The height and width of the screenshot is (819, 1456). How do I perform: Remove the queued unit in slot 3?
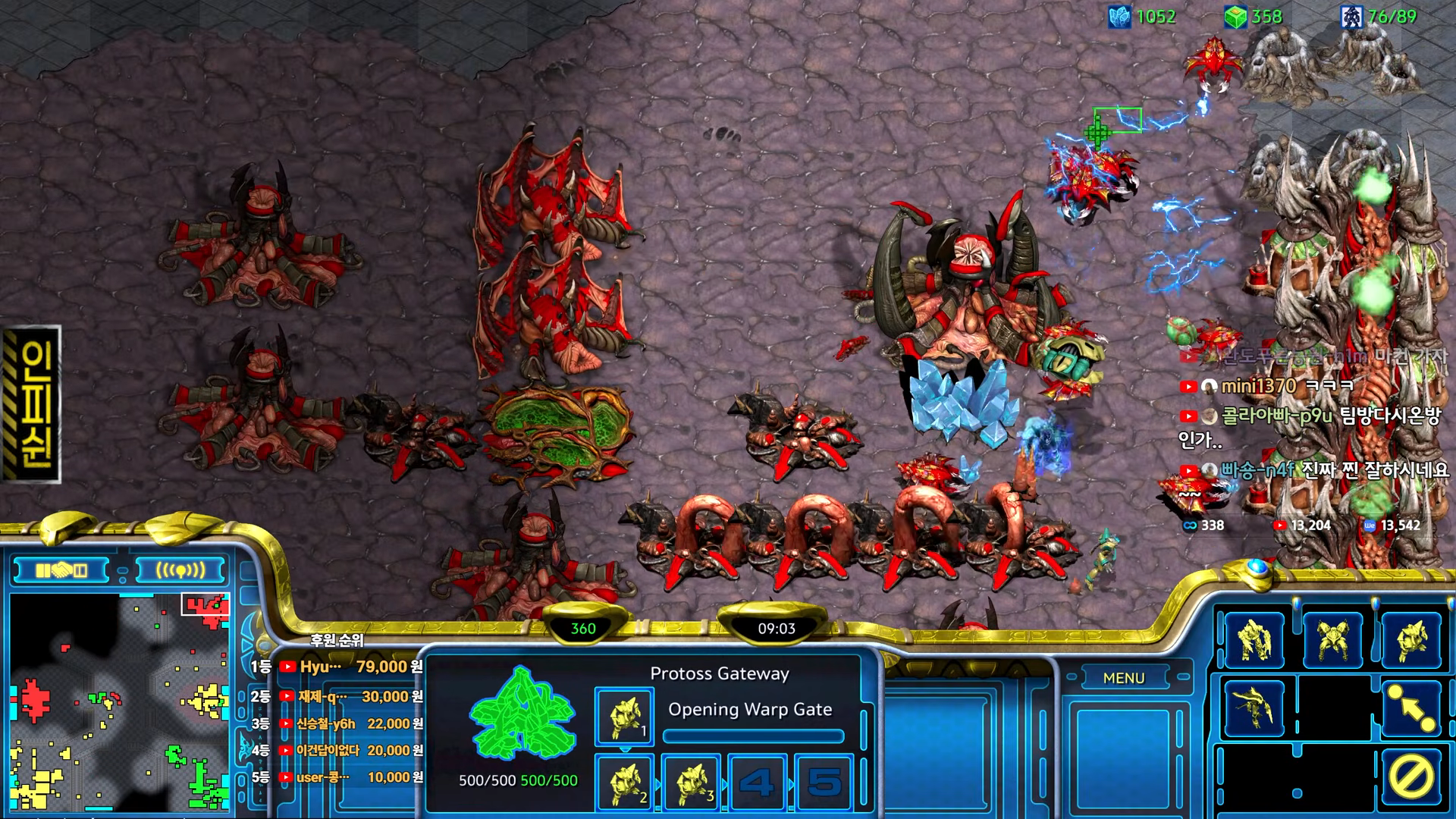click(691, 782)
